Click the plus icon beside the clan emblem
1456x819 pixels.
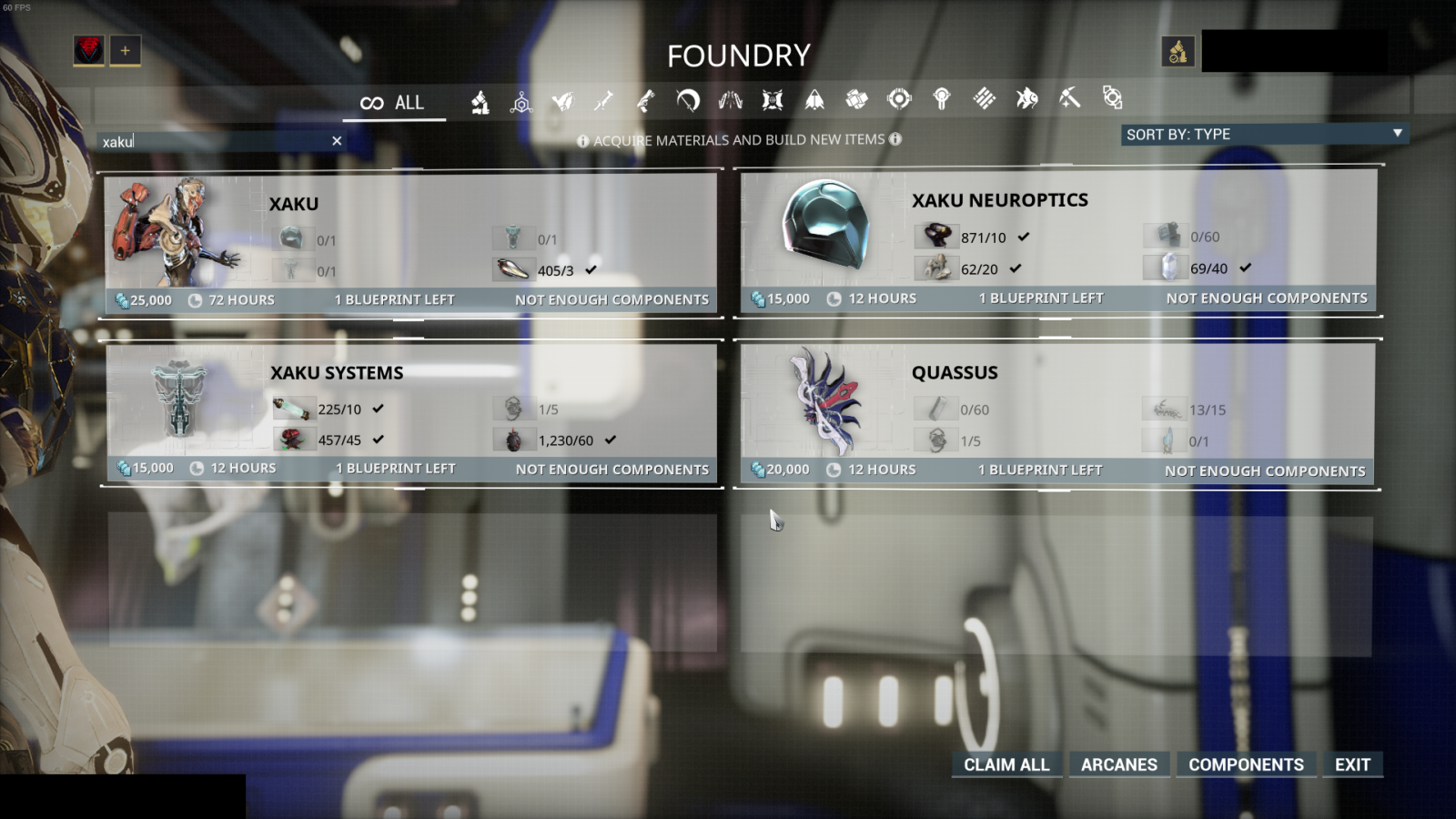[x=125, y=52]
